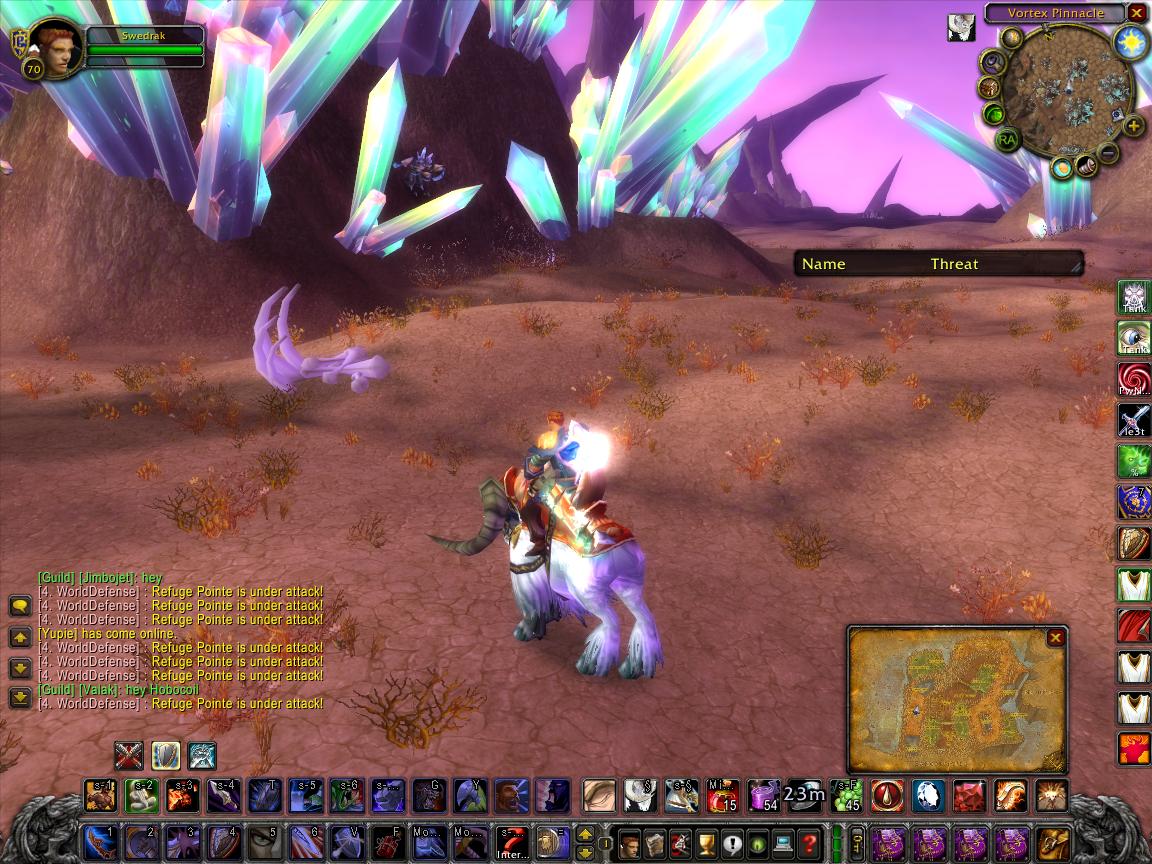Close the small world map window
Viewport: 1152px width, 864px height.
coord(1056,637)
